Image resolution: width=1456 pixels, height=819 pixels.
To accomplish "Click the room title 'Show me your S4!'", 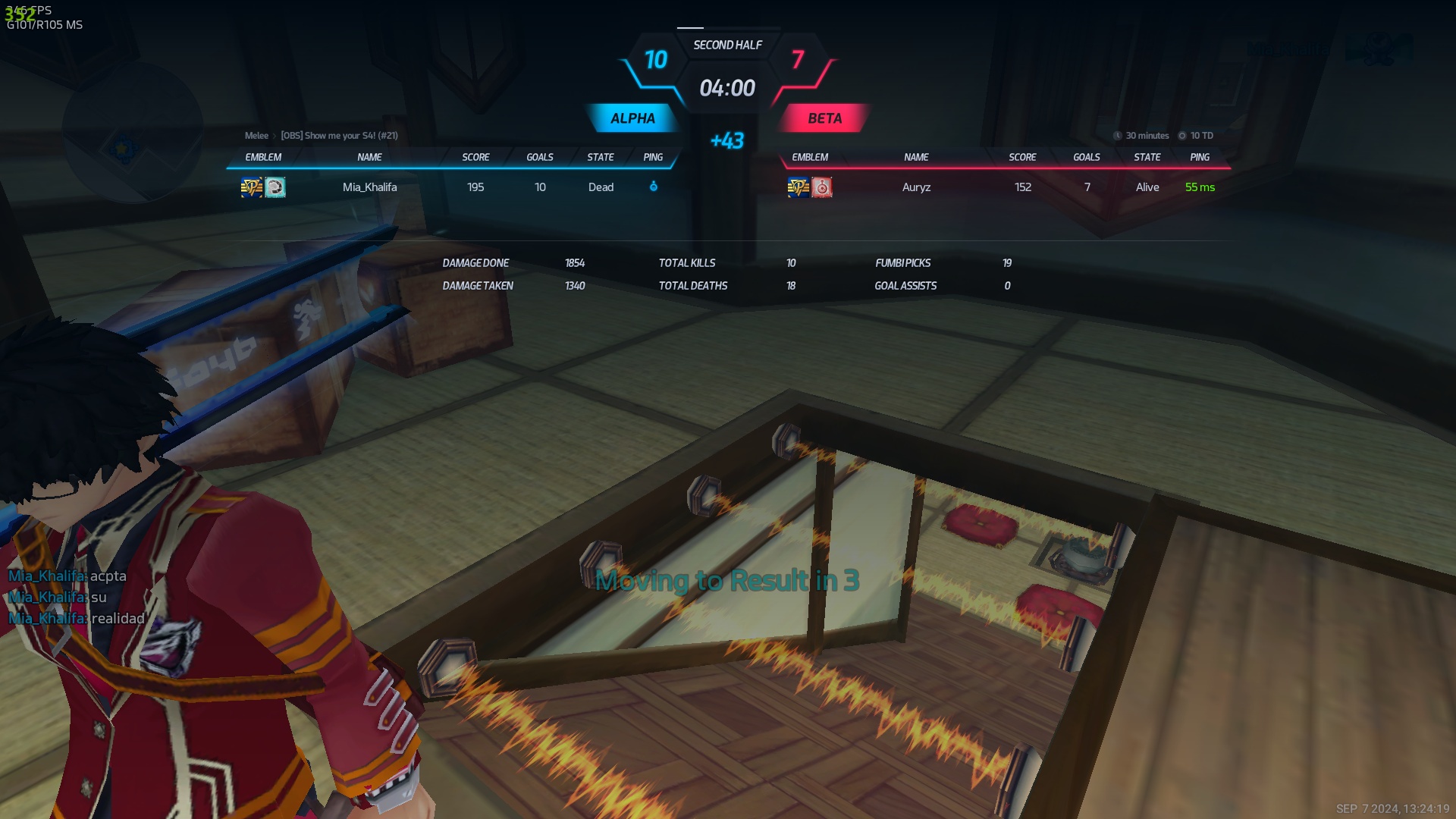I will (x=339, y=136).
